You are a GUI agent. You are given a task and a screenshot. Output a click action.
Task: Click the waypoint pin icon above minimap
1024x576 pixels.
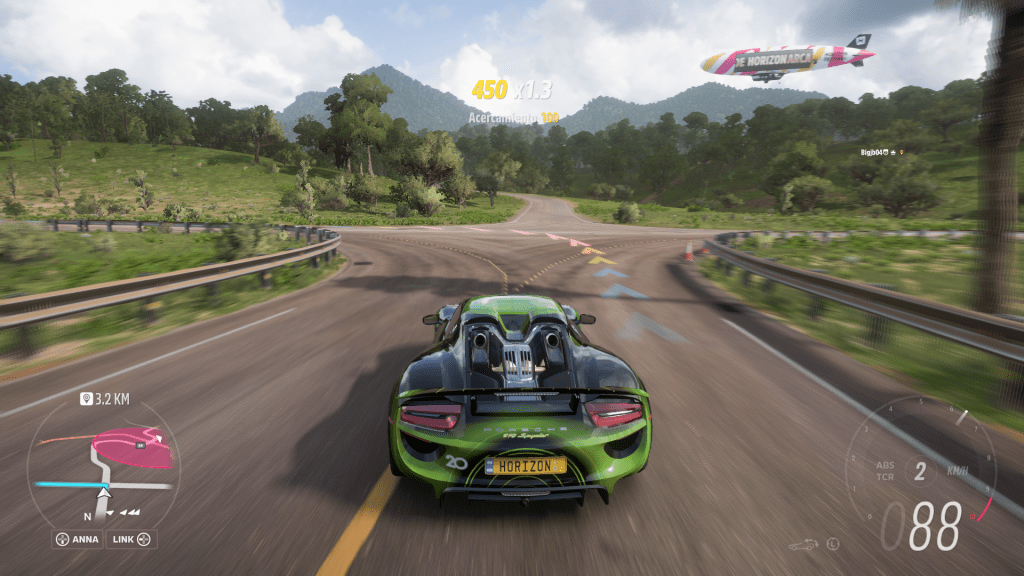[x=86, y=398]
